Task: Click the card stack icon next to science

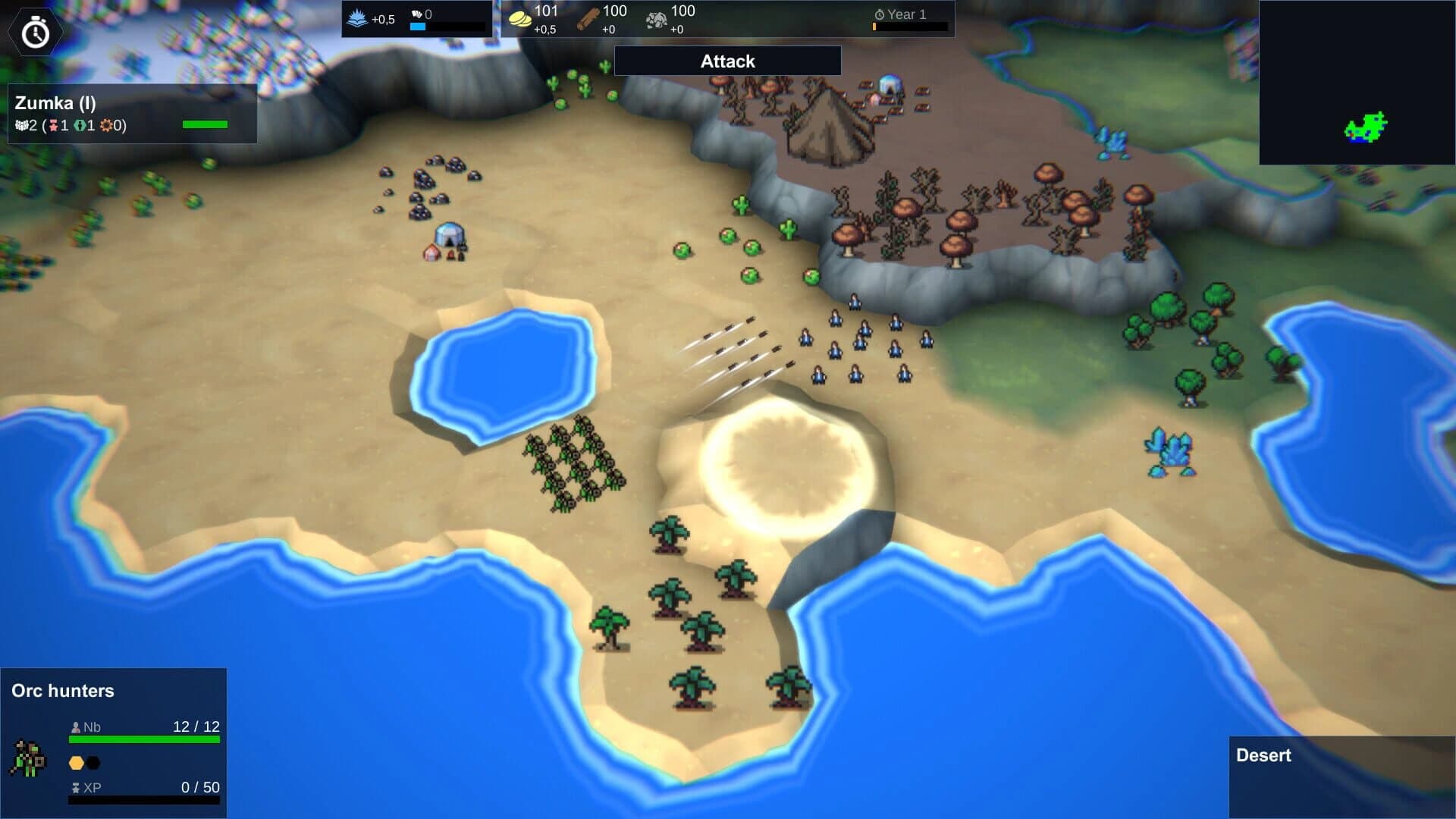Action: click(417, 13)
